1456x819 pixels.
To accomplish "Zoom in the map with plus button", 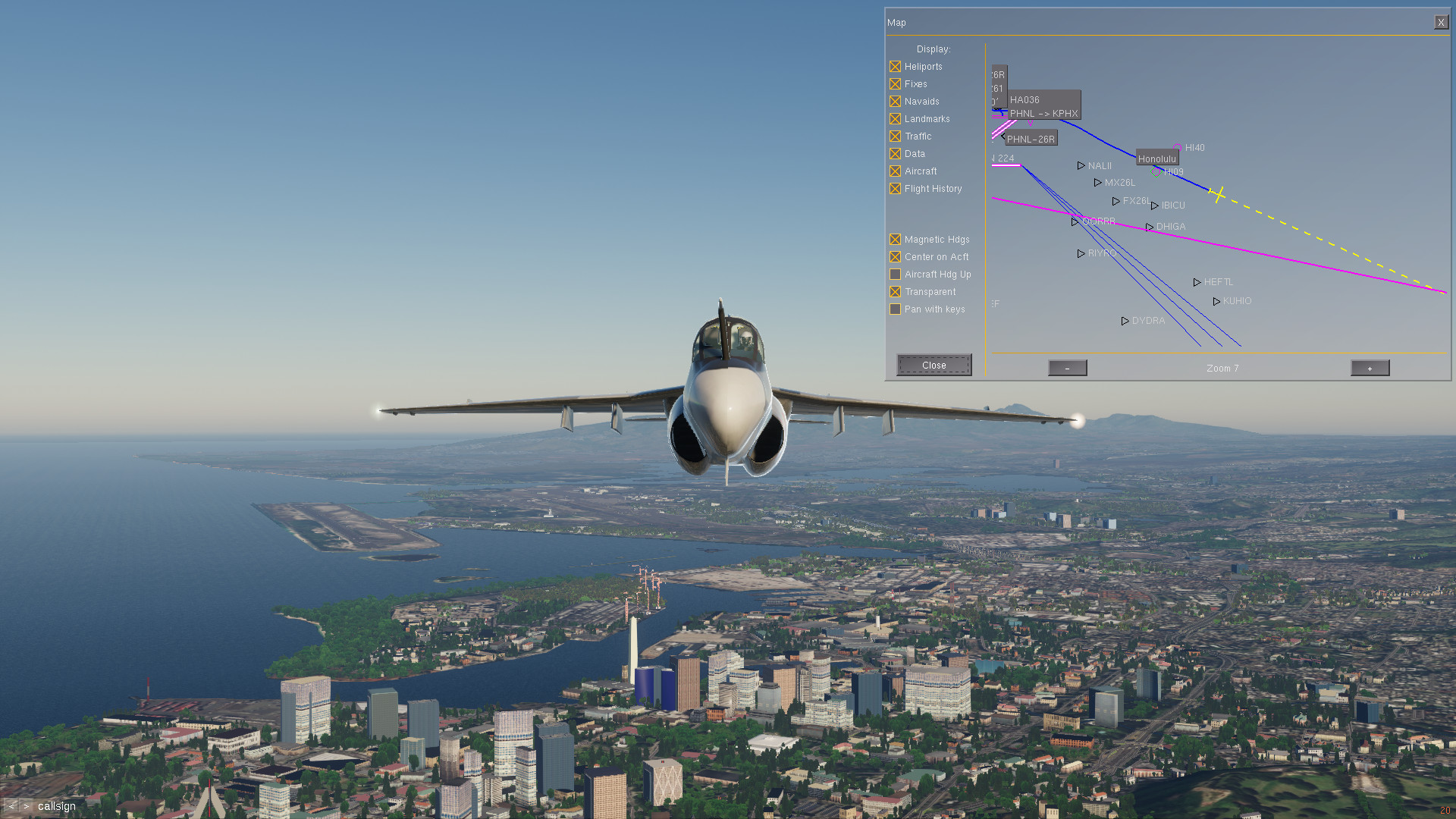I will (x=1370, y=369).
